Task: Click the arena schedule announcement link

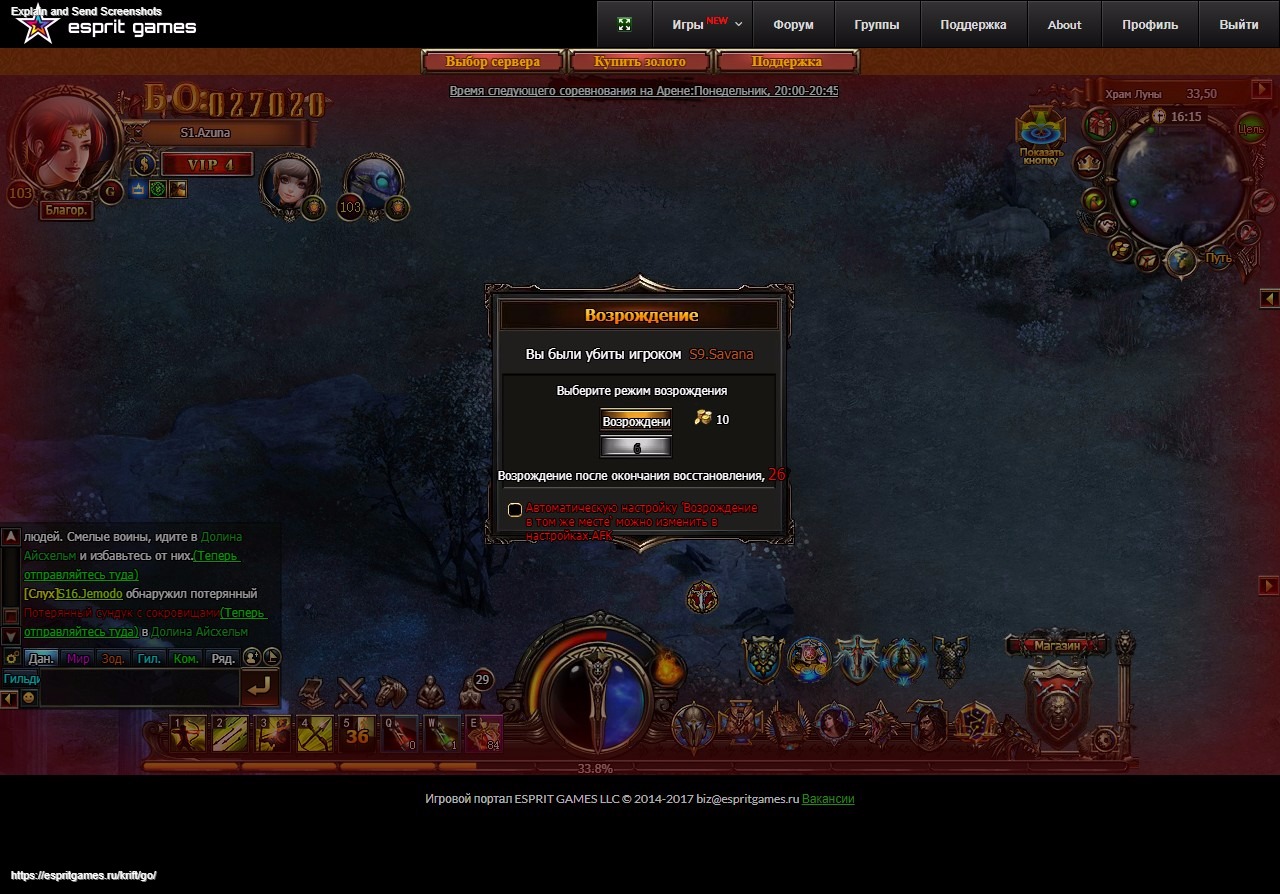Action: click(x=644, y=91)
